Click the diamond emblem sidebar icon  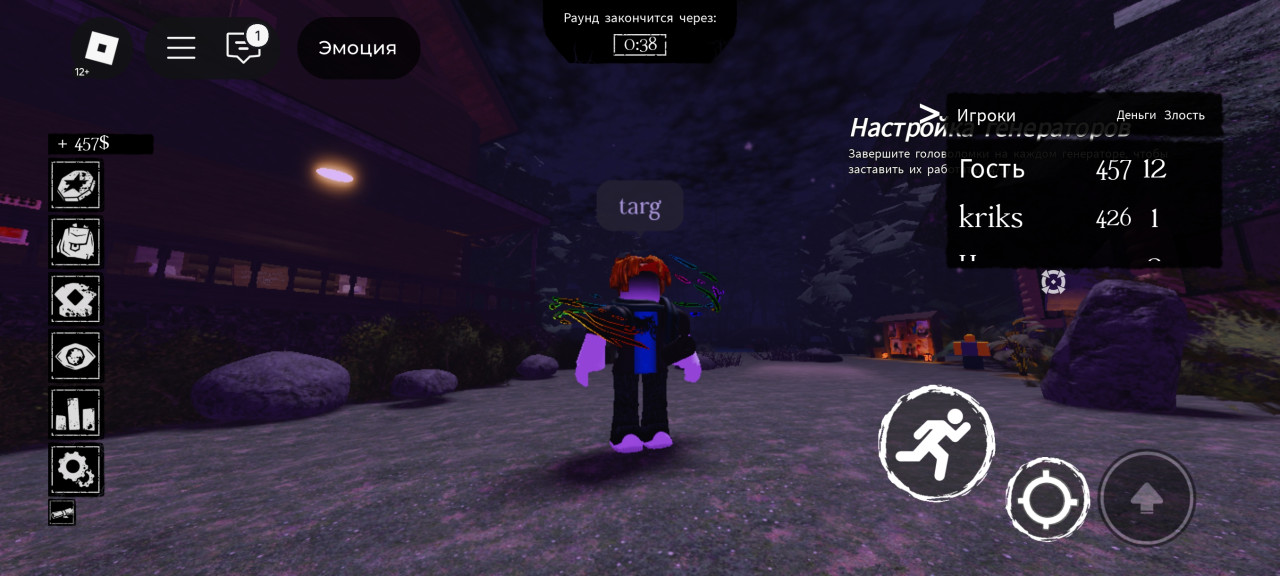[x=76, y=298]
